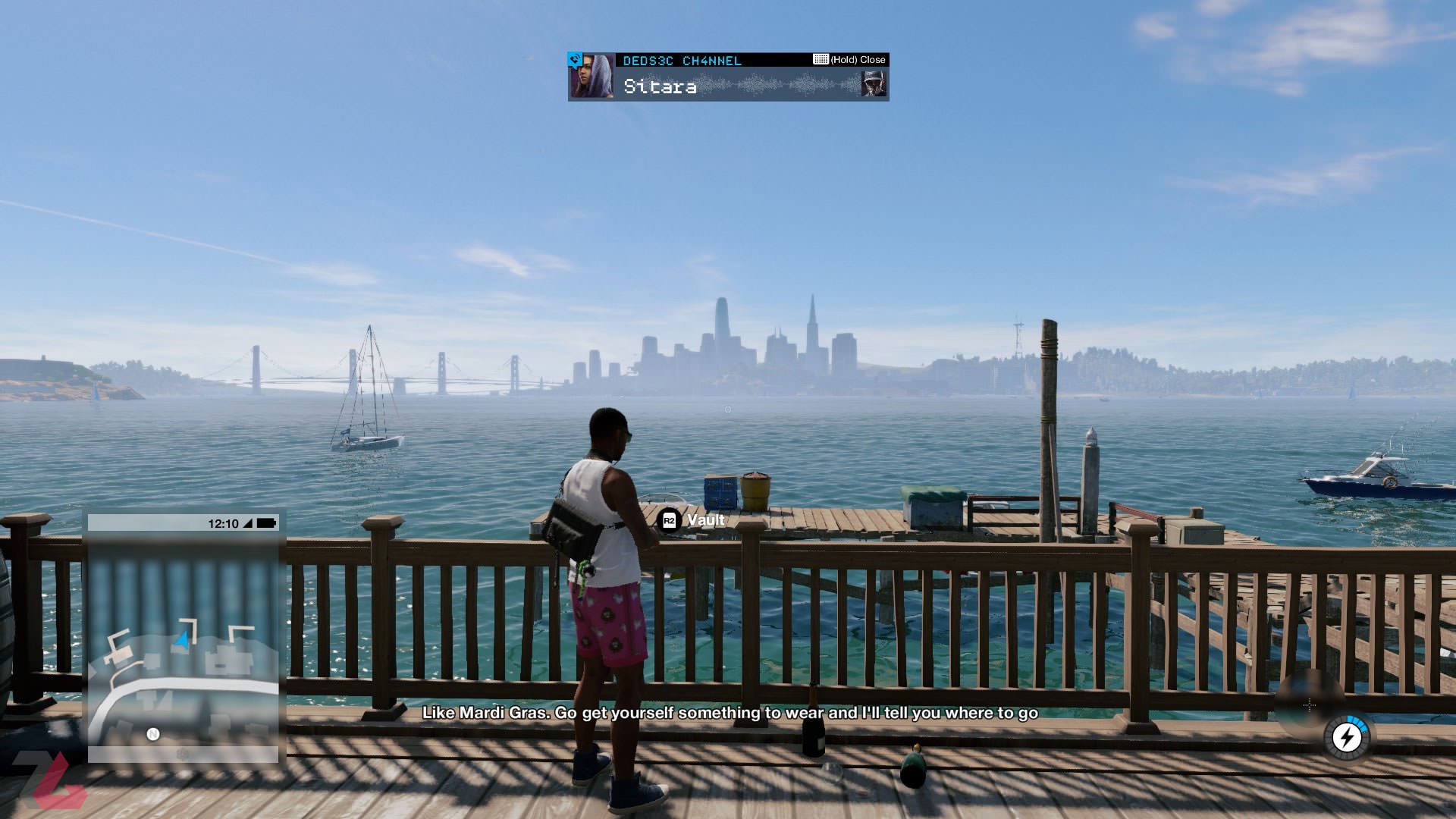
Task: Click the blue player arrow on minimap
Action: (x=182, y=641)
